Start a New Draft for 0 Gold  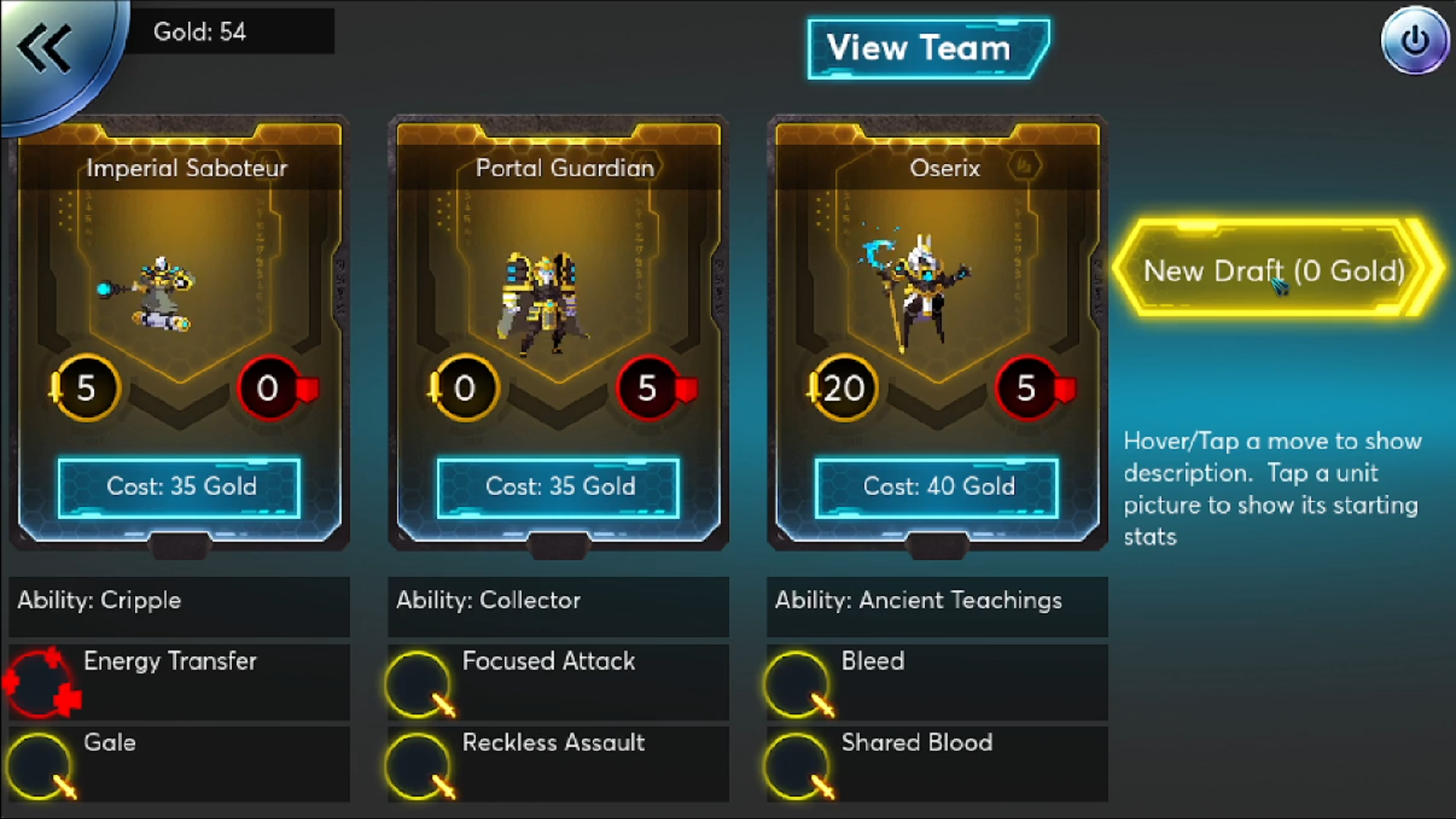tap(1274, 271)
